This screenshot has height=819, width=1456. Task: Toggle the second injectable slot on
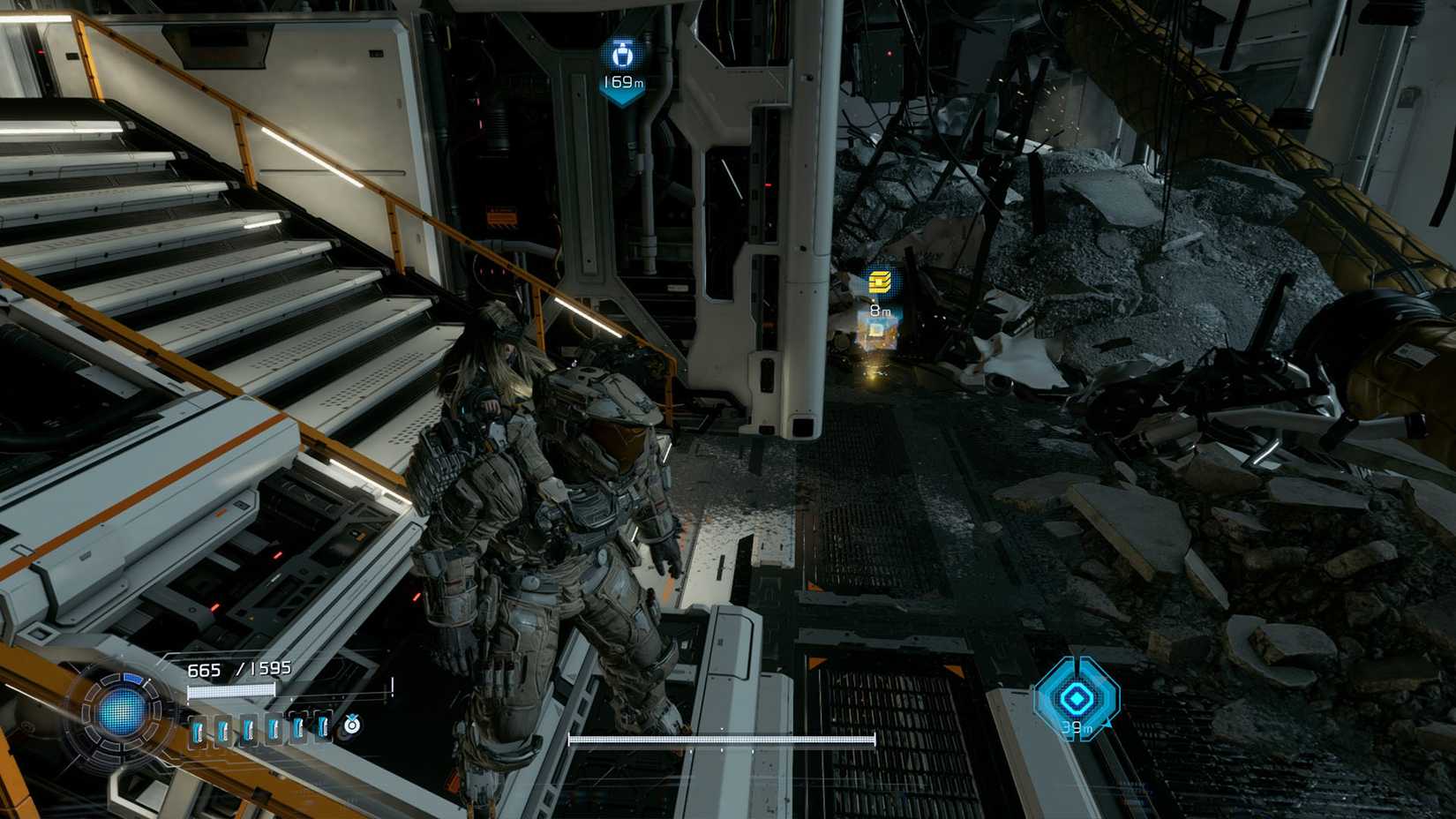click(222, 729)
